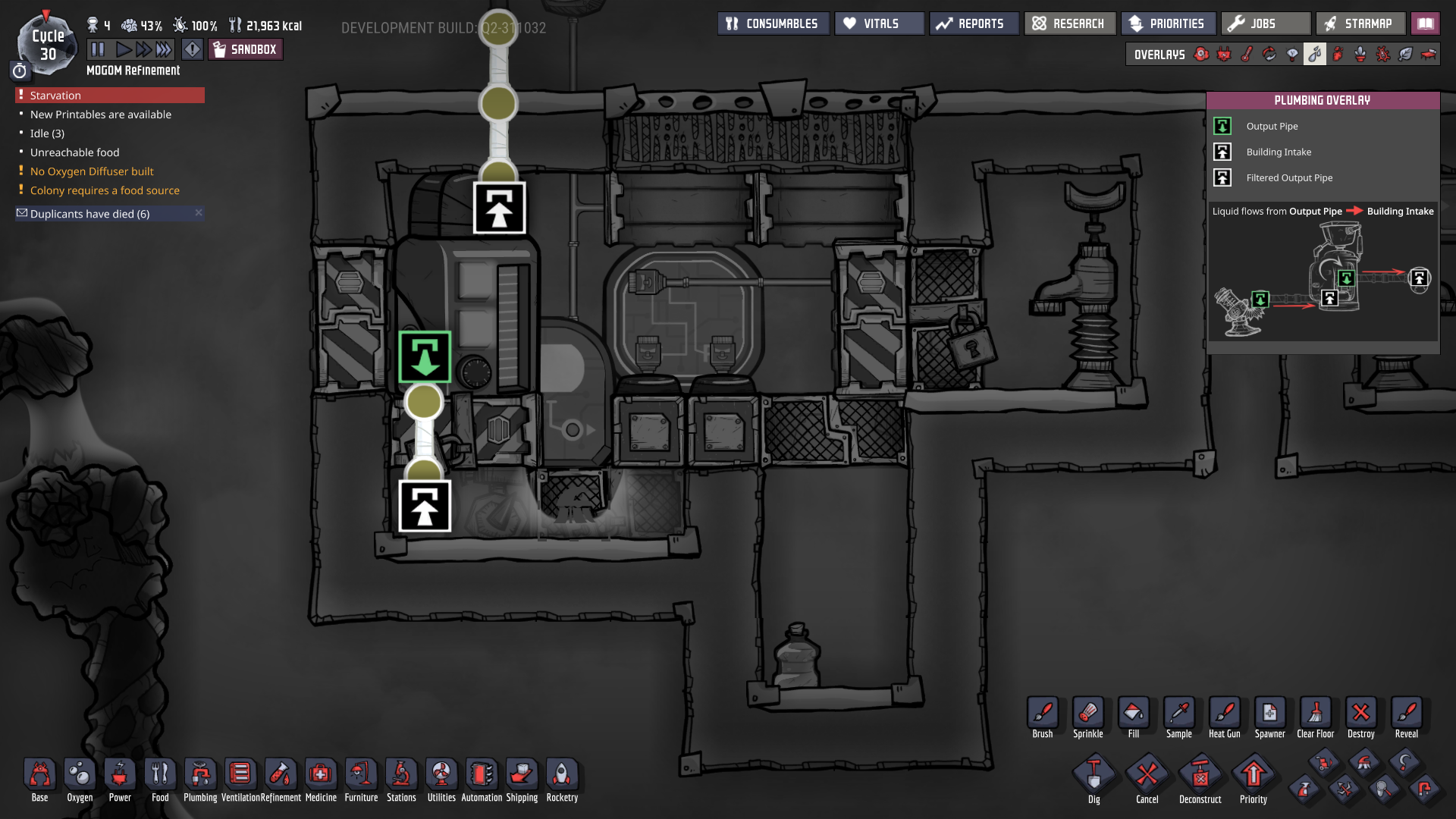1456x819 pixels.
Task: Open the Starmap
Action: [x=1360, y=23]
